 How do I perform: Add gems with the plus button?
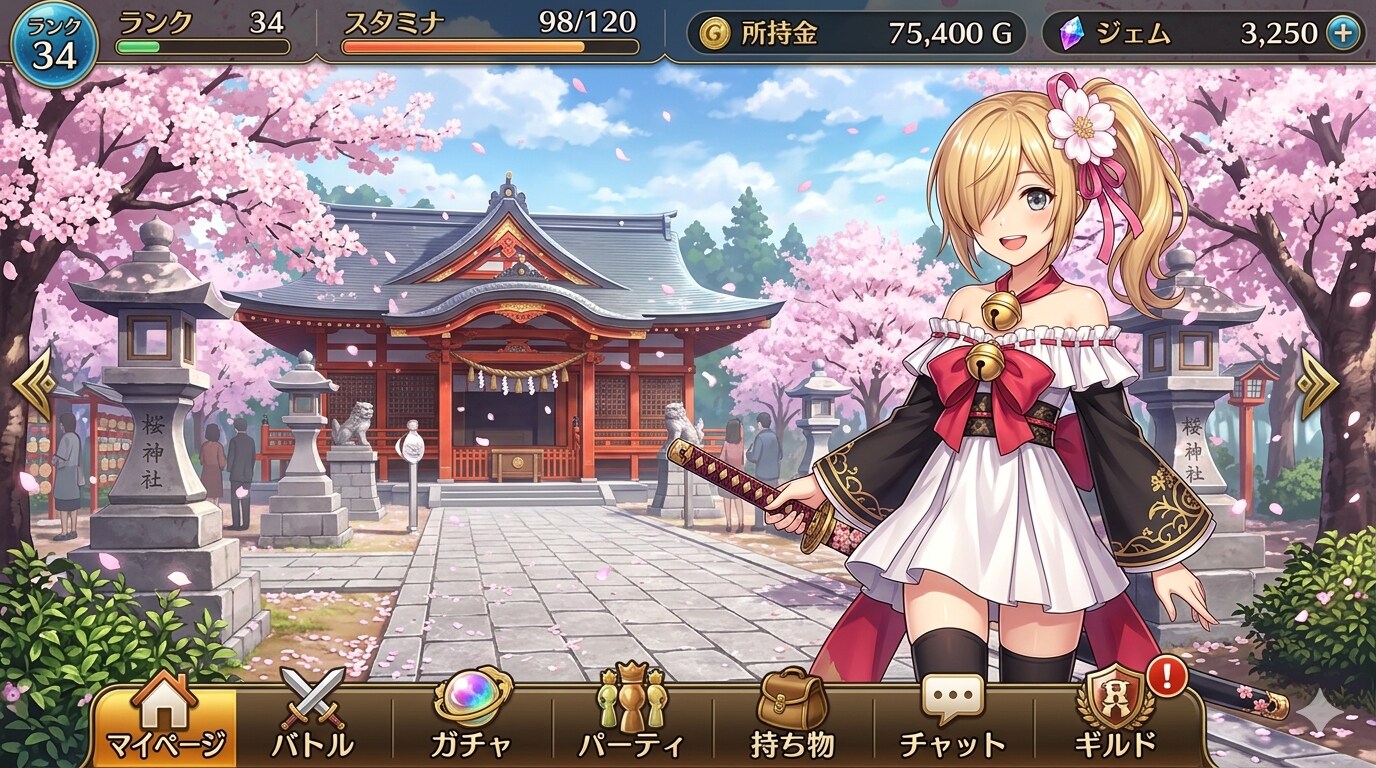coord(1343,34)
